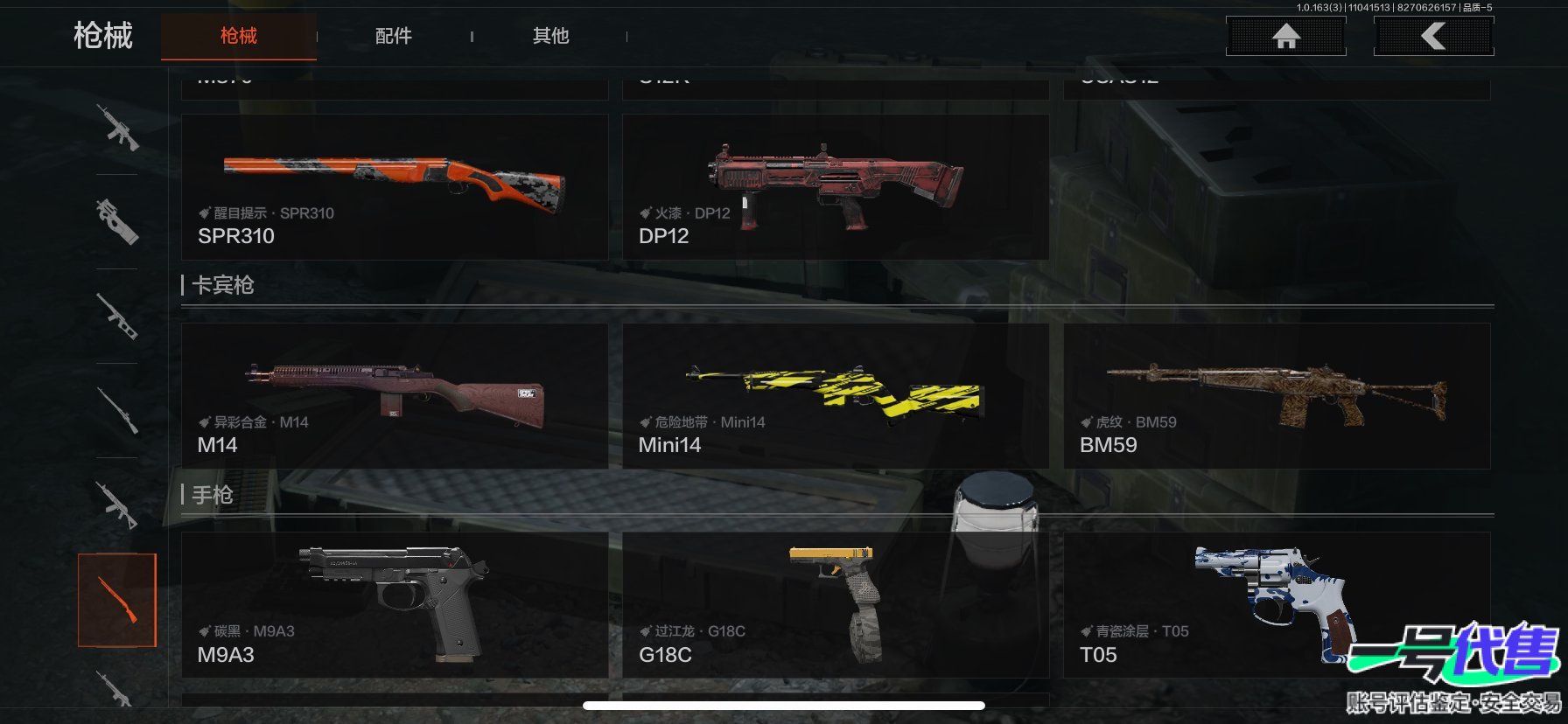Screen dimensions: 1568x724
Task: Select the orange SPR310 shotgun card
Action: point(395,186)
